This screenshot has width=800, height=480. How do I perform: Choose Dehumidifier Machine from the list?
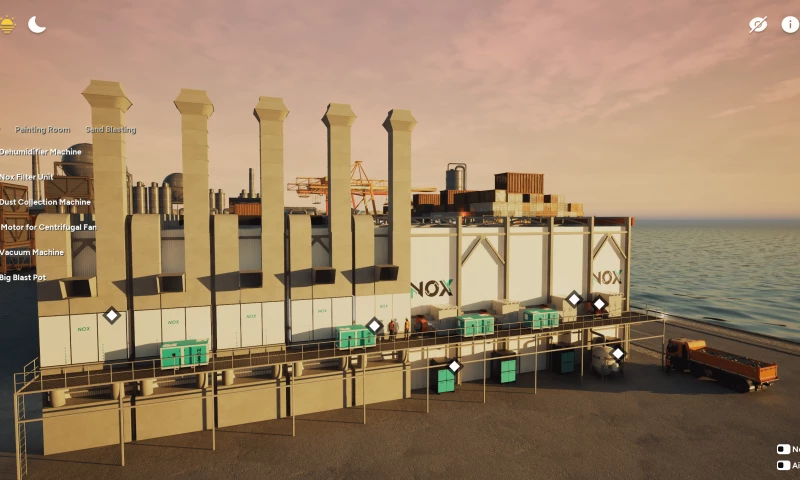(x=41, y=152)
